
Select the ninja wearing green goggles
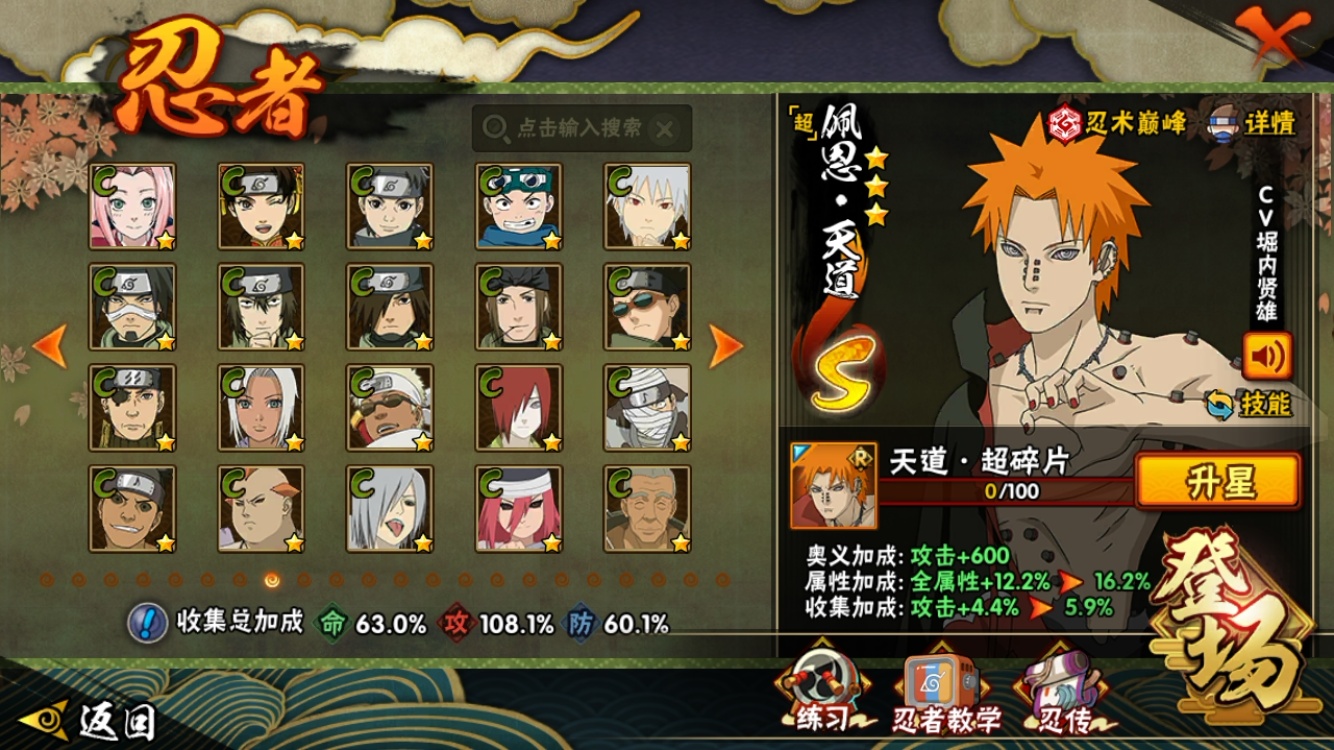coord(518,206)
